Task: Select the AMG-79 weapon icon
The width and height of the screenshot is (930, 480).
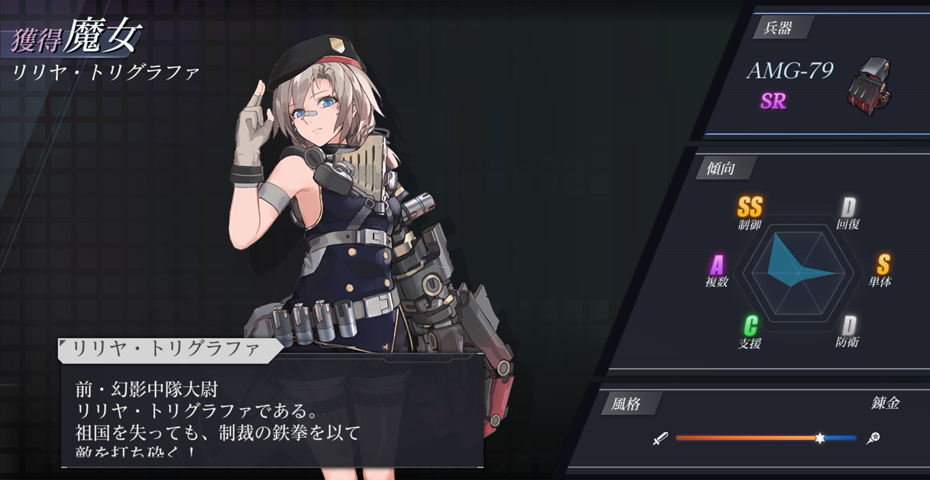Action: (867, 84)
